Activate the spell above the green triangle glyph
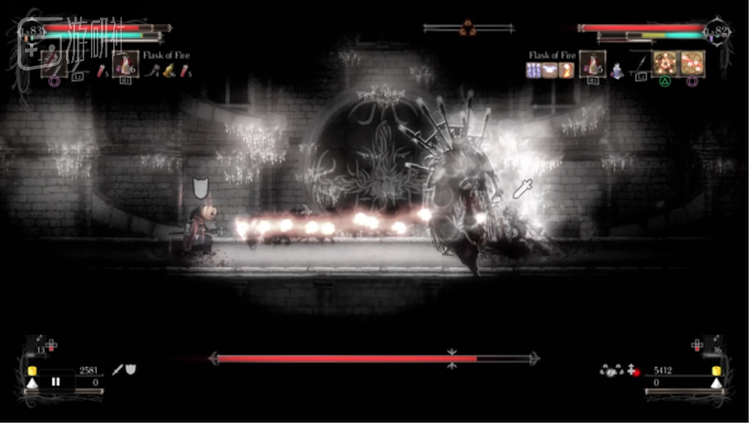 pyautogui.click(x=665, y=63)
